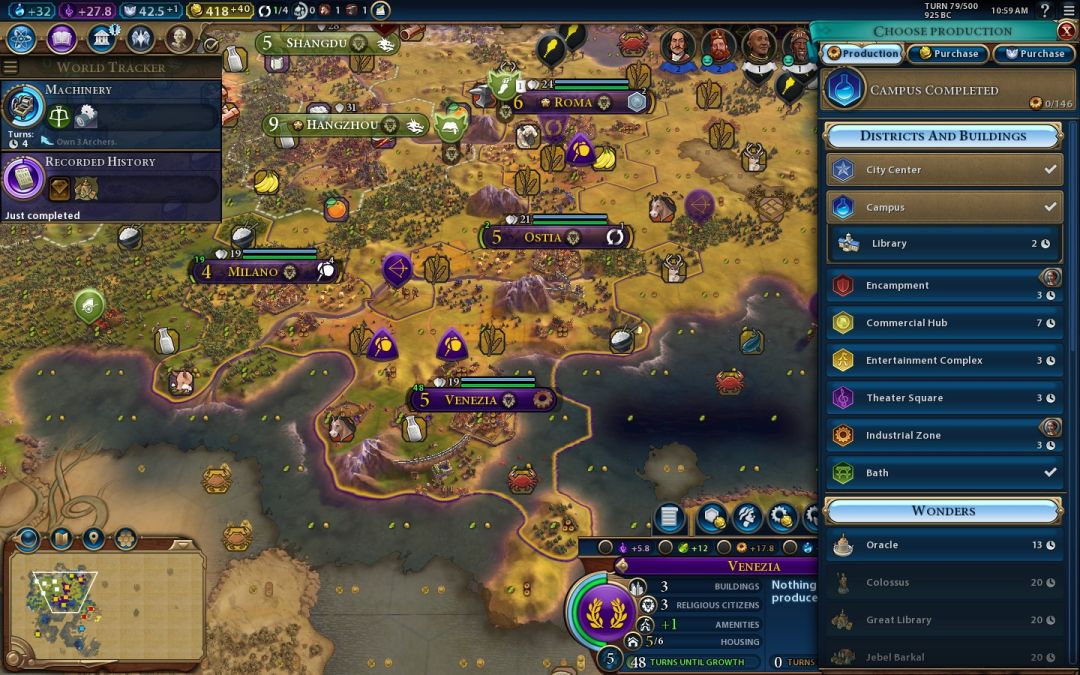
Task: Open the technology tree atom icon
Action: tap(22, 39)
